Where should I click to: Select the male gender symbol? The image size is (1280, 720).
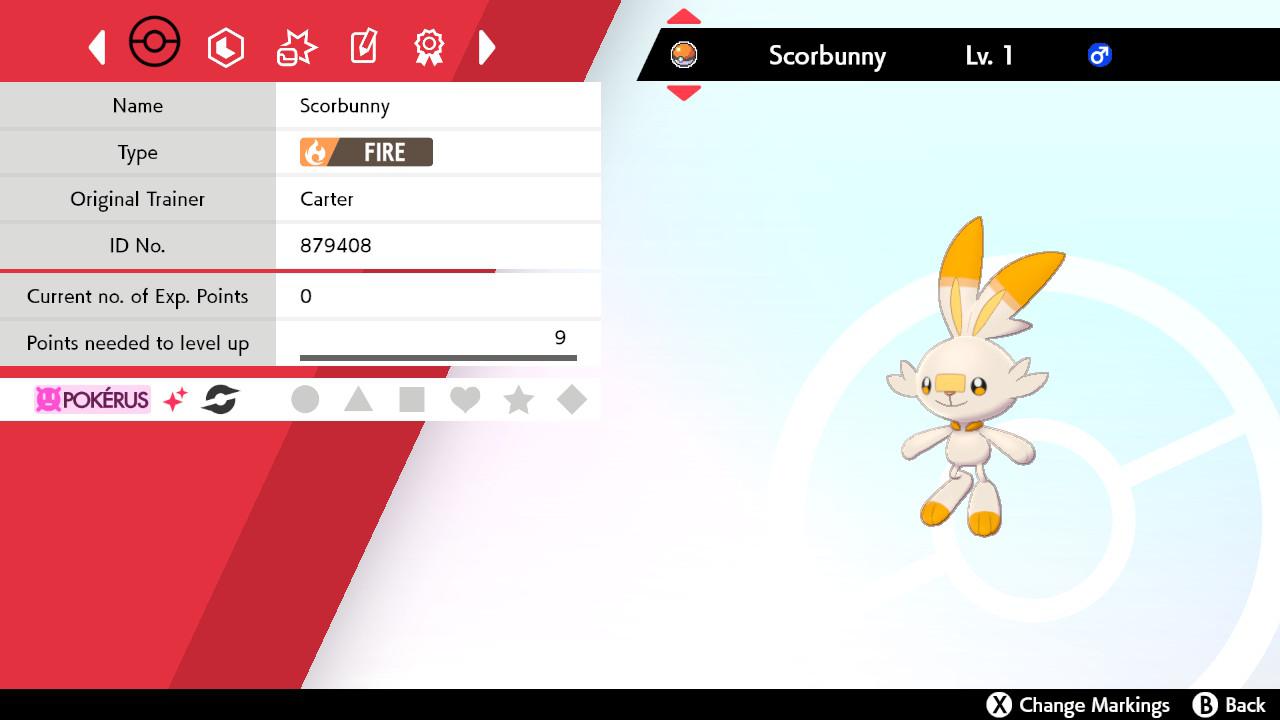[x=1100, y=57]
